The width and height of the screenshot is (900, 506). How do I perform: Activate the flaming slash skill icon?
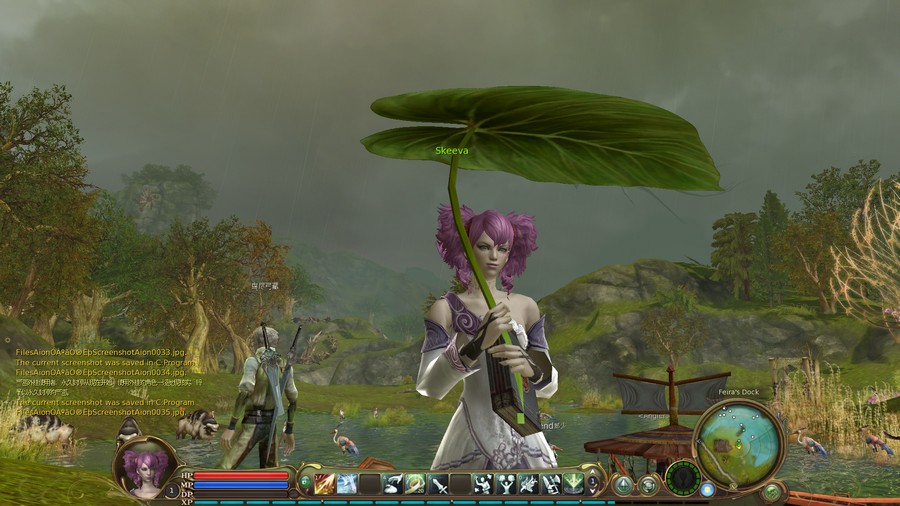324,484
